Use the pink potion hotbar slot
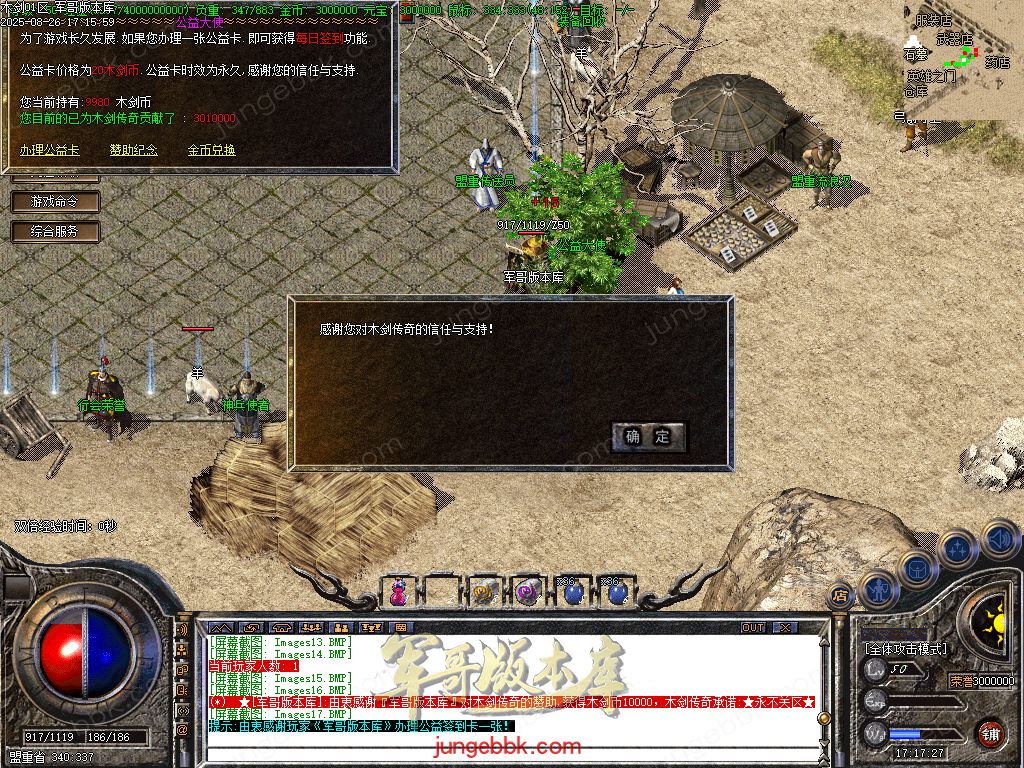1024x768 pixels. (x=399, y=591)
